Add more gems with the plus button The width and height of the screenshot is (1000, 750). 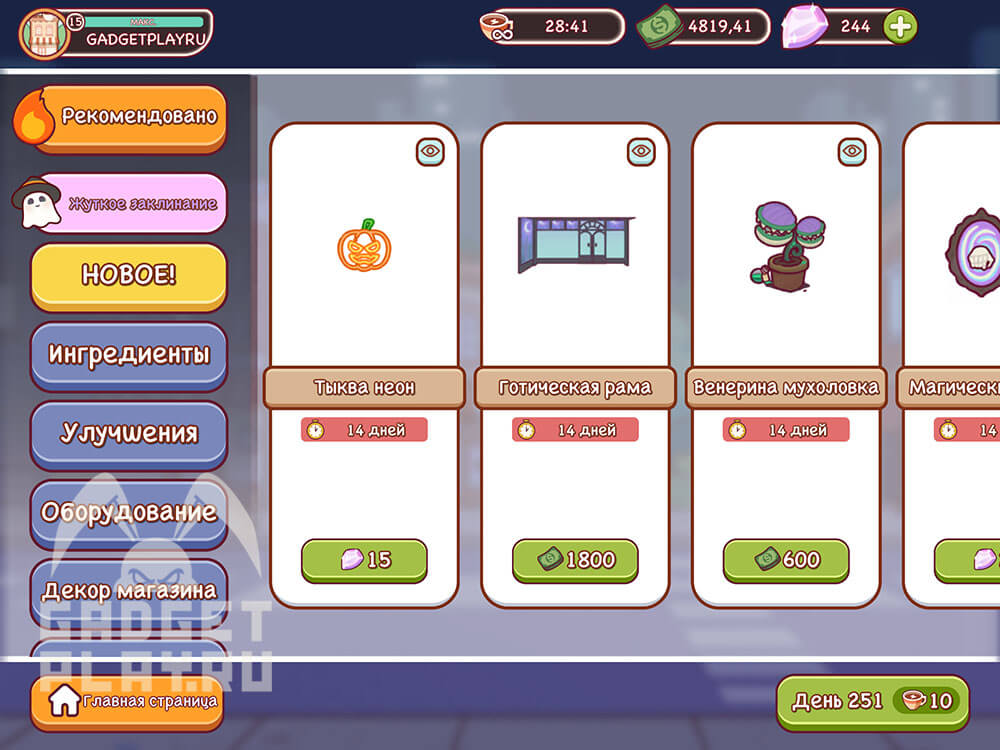tap(900, 27)
